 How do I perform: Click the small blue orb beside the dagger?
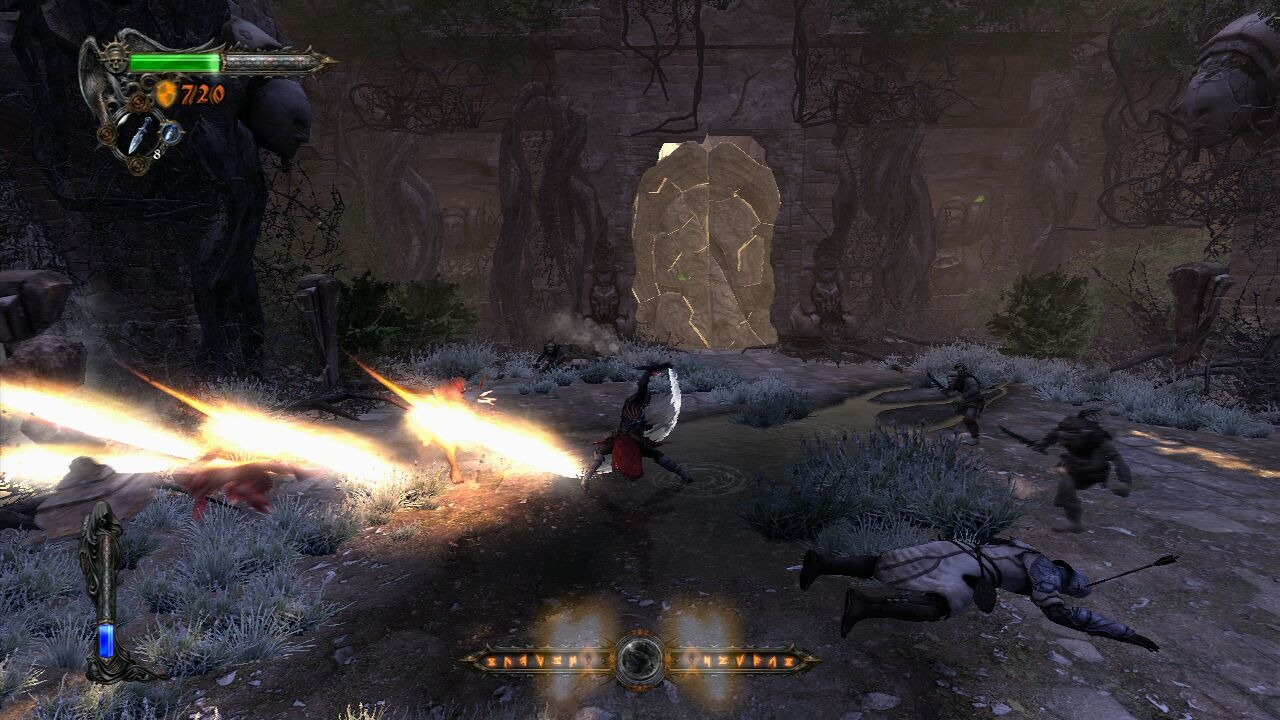(172, 131)
